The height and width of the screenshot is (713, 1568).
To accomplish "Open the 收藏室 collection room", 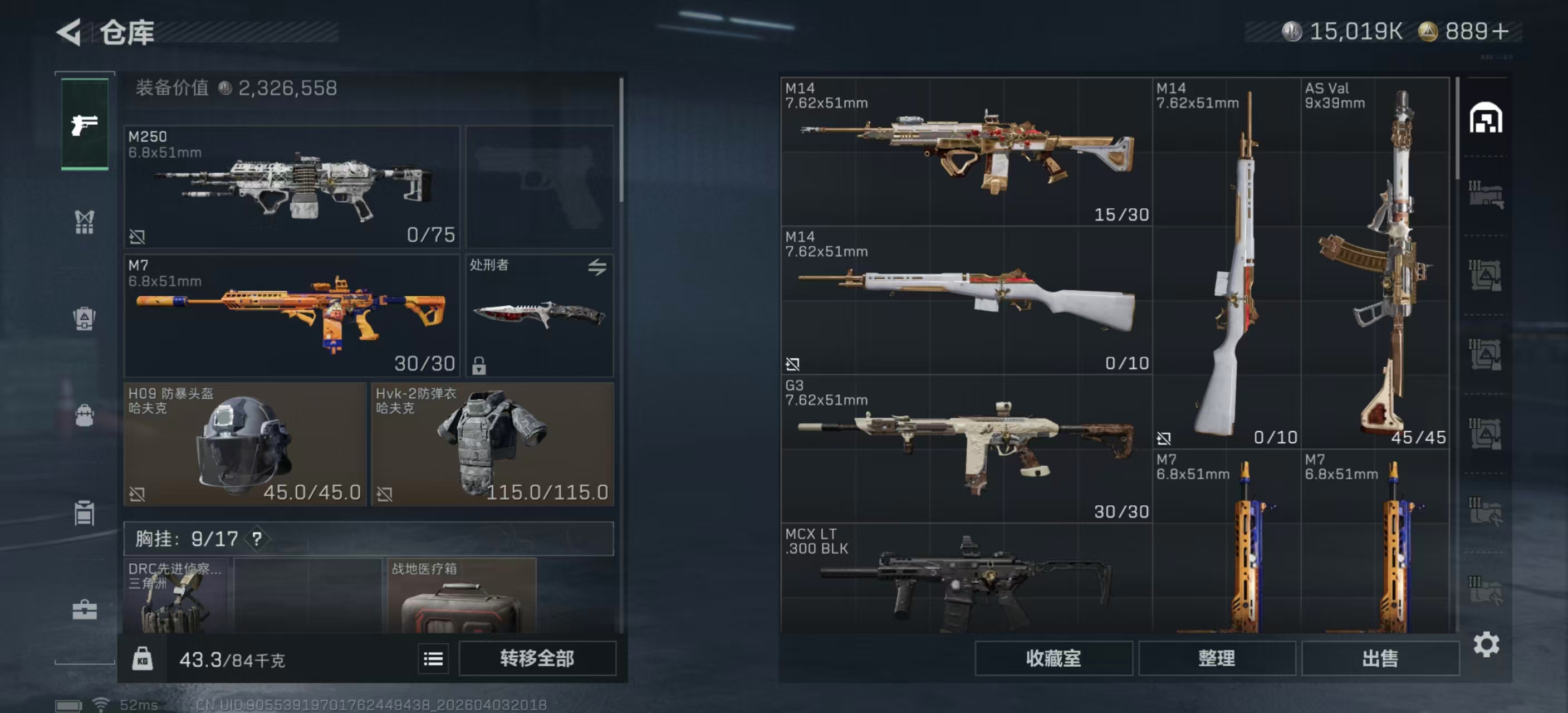I will coord(1053,658).
